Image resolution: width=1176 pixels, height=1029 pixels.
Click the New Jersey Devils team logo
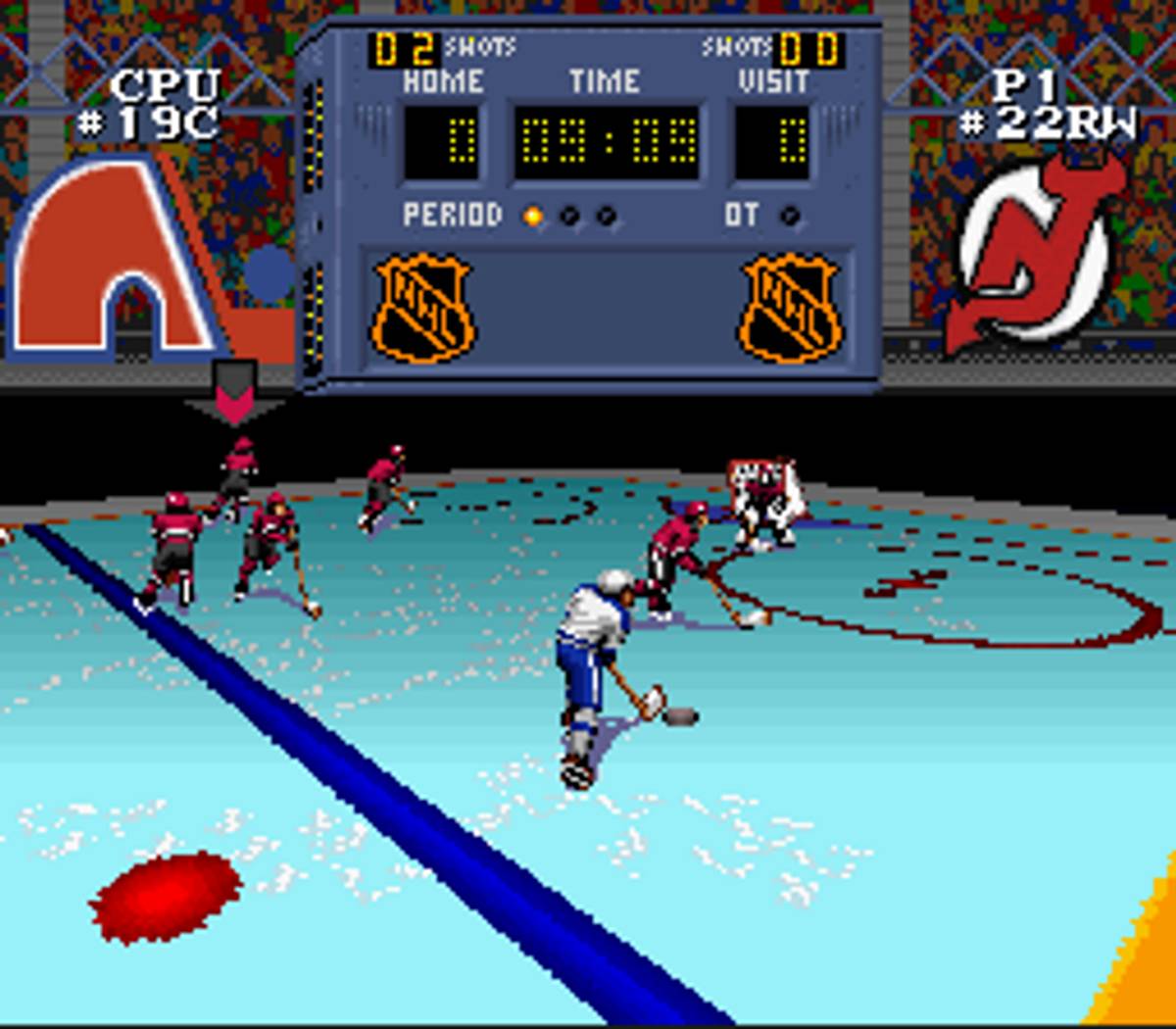click(1037, 255)
